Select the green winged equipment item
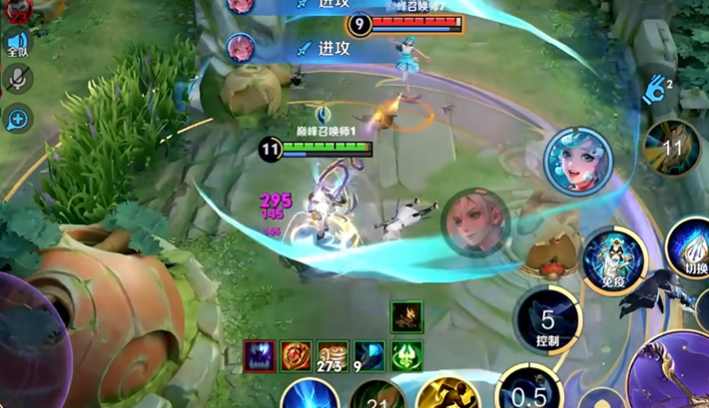 point(406,356)
